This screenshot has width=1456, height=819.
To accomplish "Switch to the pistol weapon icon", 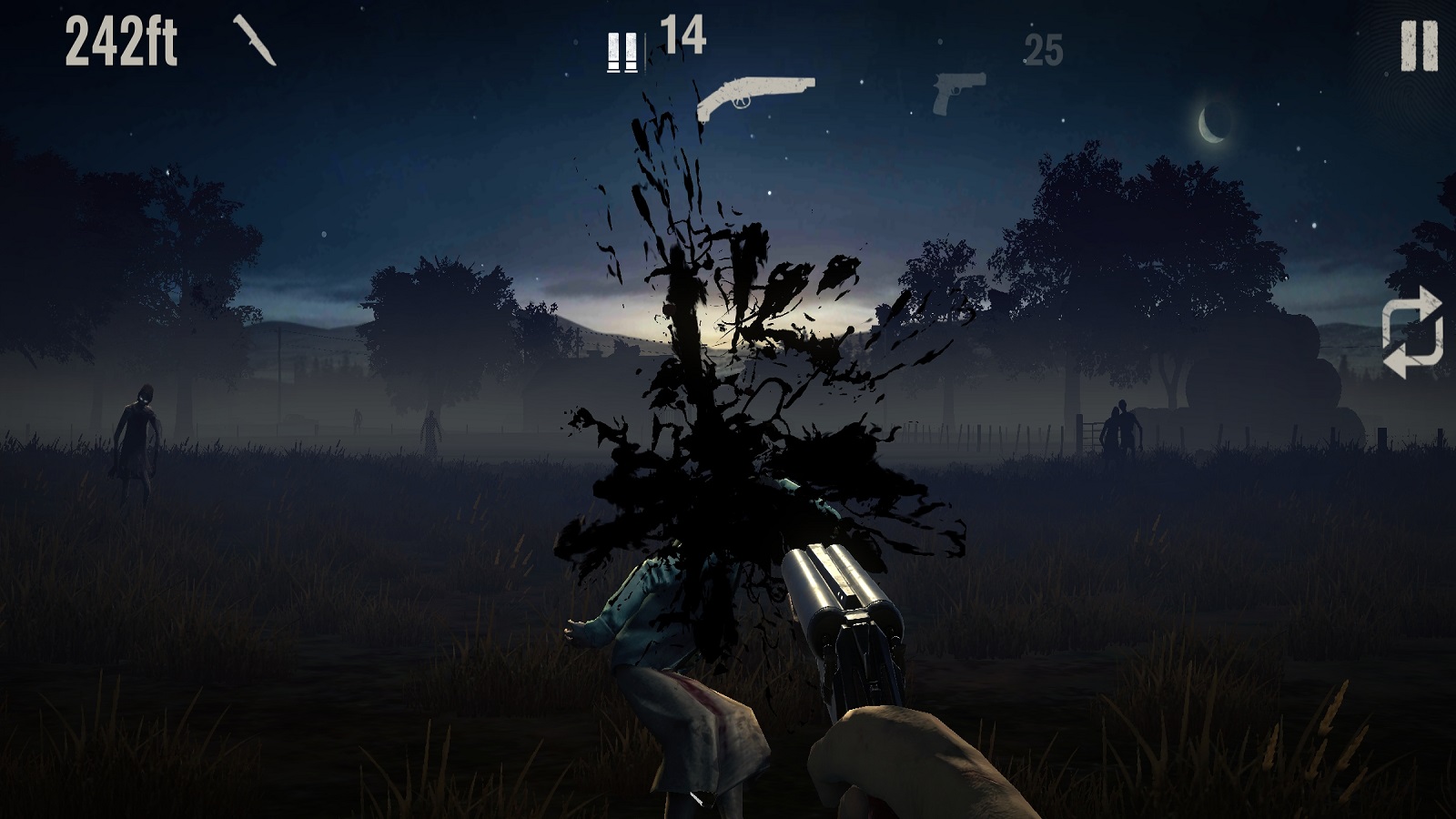I will 958,92.
